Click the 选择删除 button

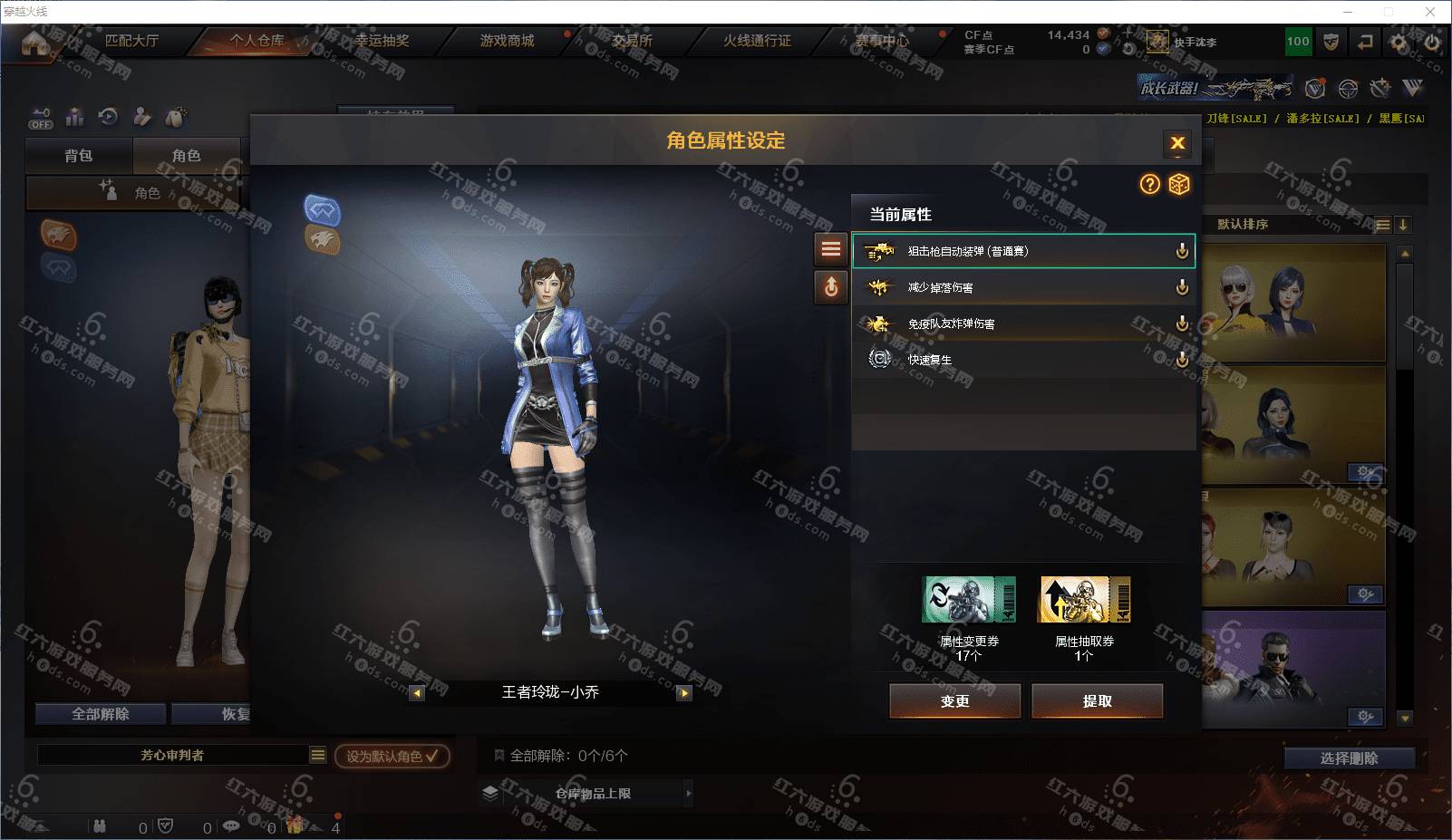coord(1349,758)
